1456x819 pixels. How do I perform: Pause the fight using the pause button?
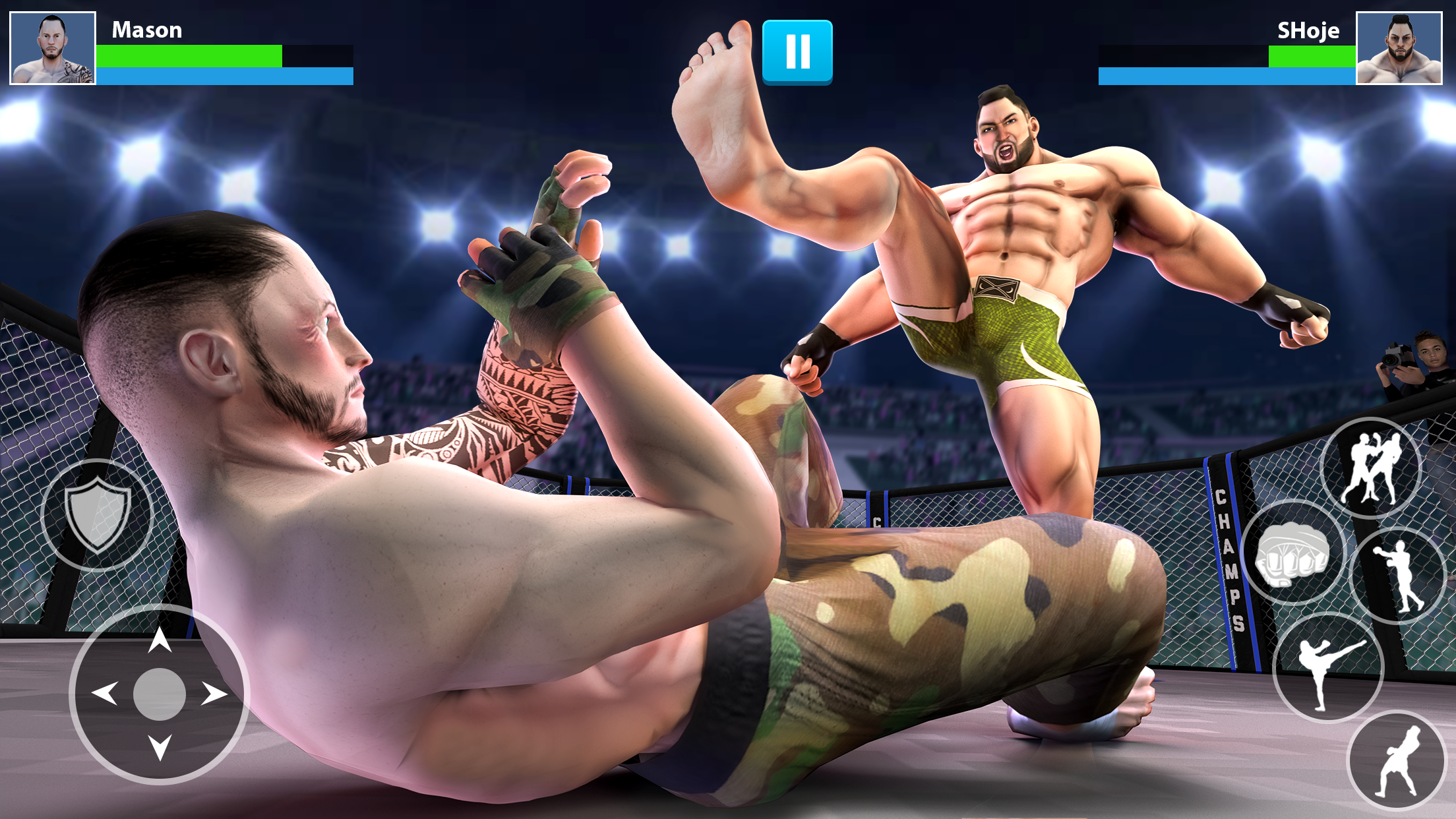coord(798,53)
